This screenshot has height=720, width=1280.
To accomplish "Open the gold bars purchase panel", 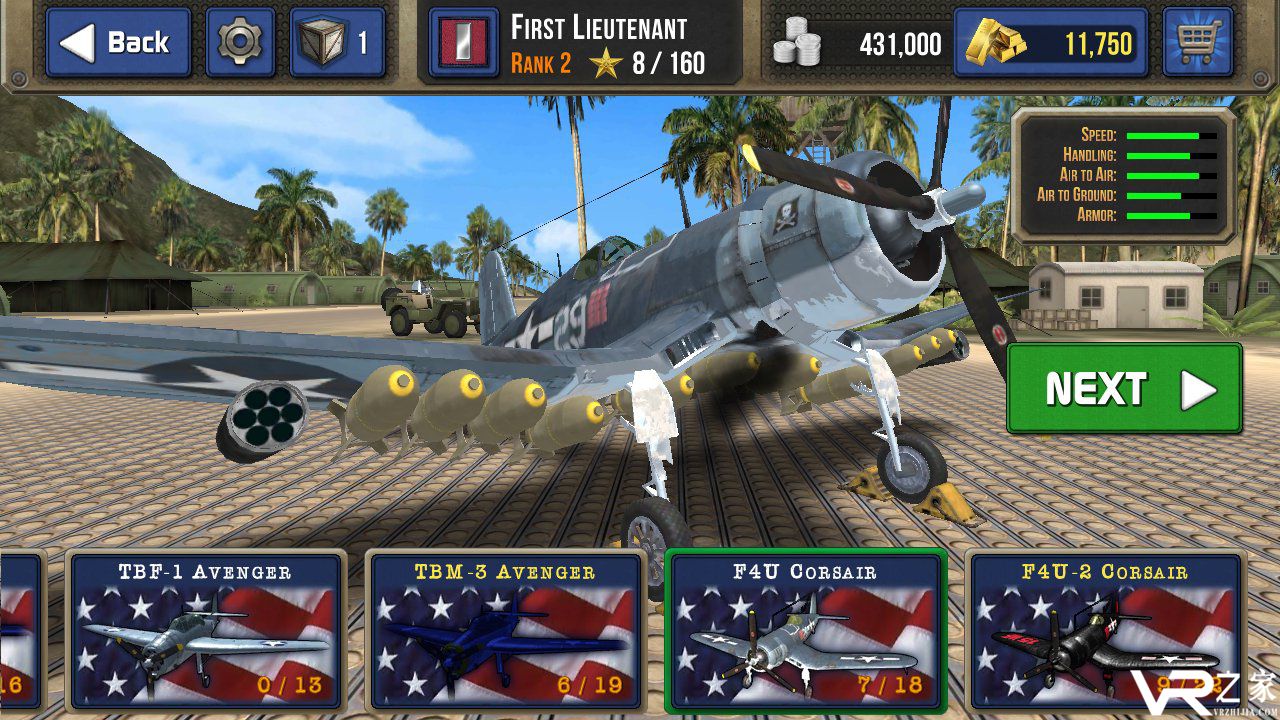I will [1049, 43].
